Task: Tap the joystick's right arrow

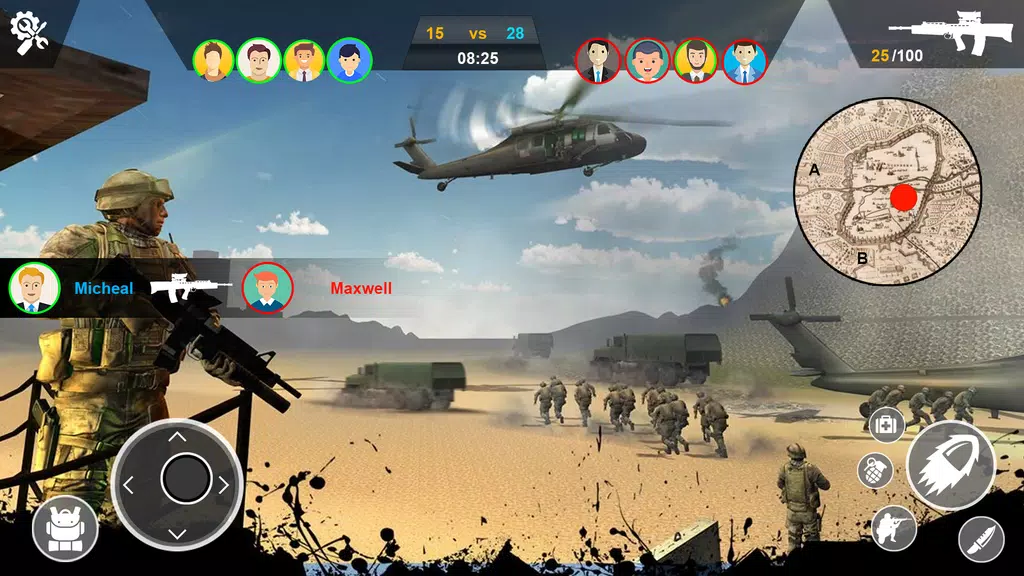Action: (224, 485)
